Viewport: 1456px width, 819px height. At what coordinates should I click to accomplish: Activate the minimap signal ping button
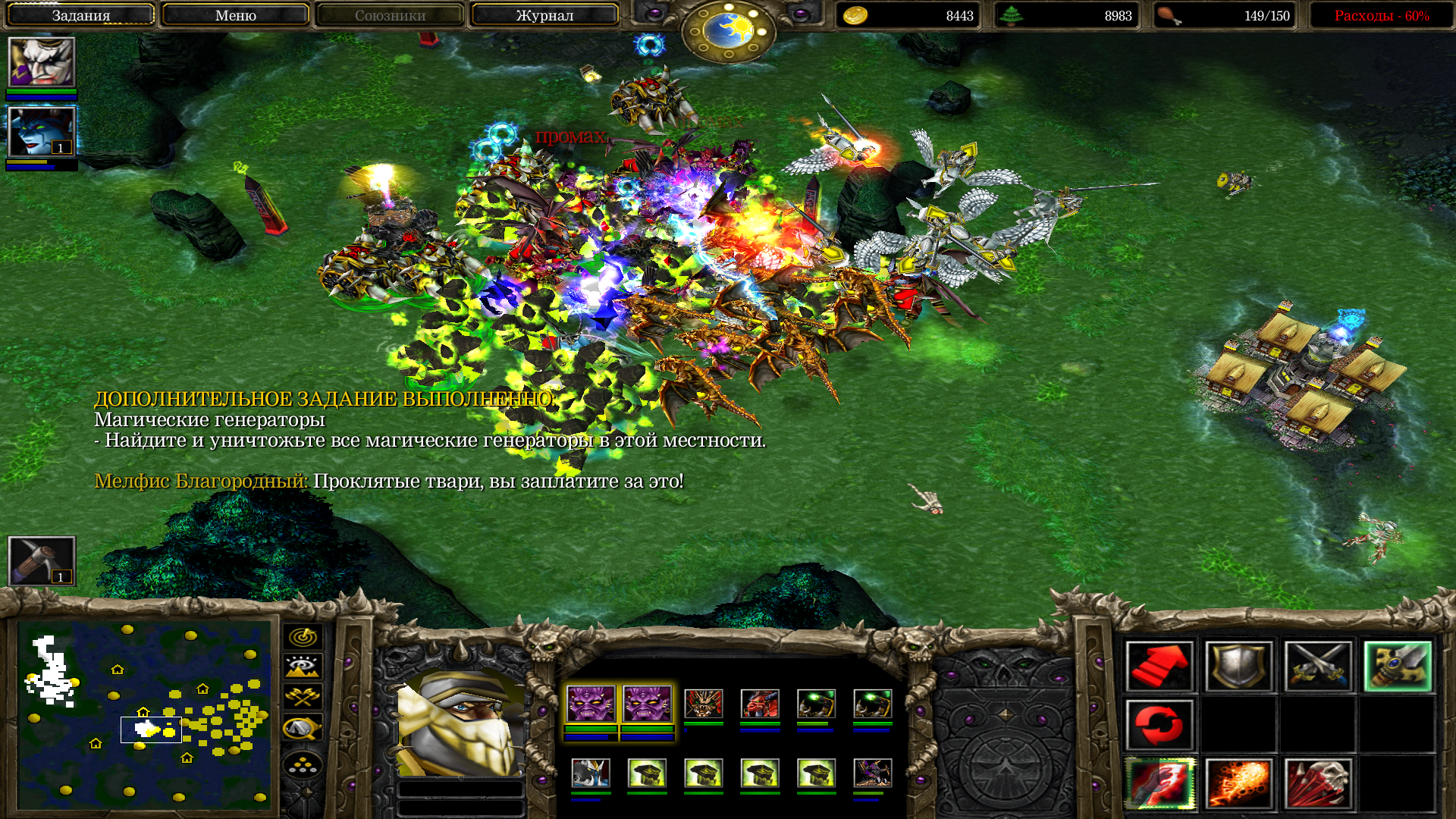[303, 637]
